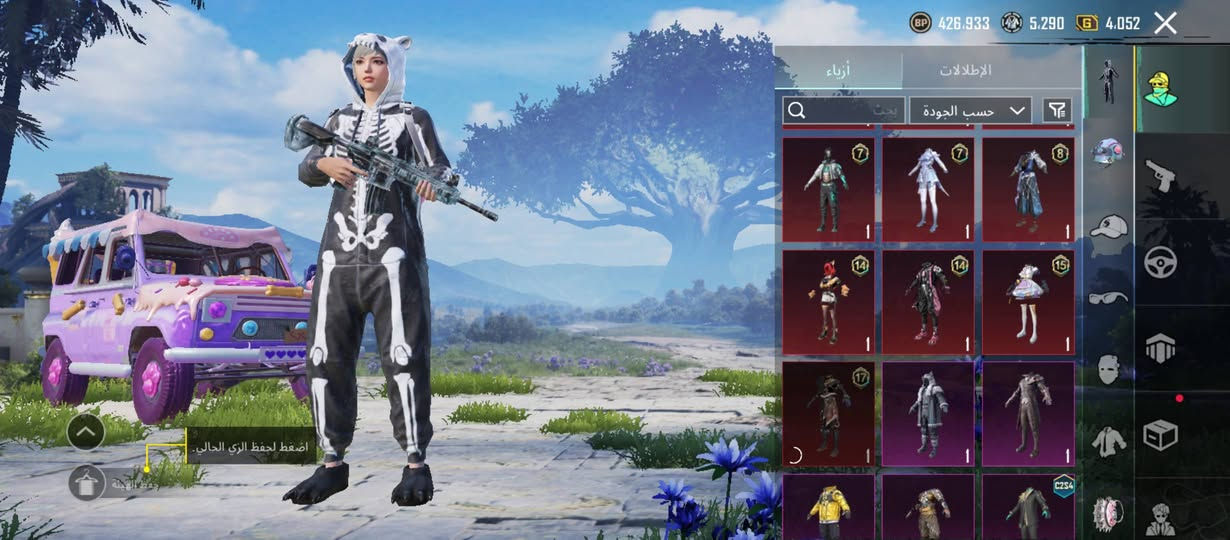Open the box crate category
Screen dimensions: 1230x540
click(x=1160, y=435)
